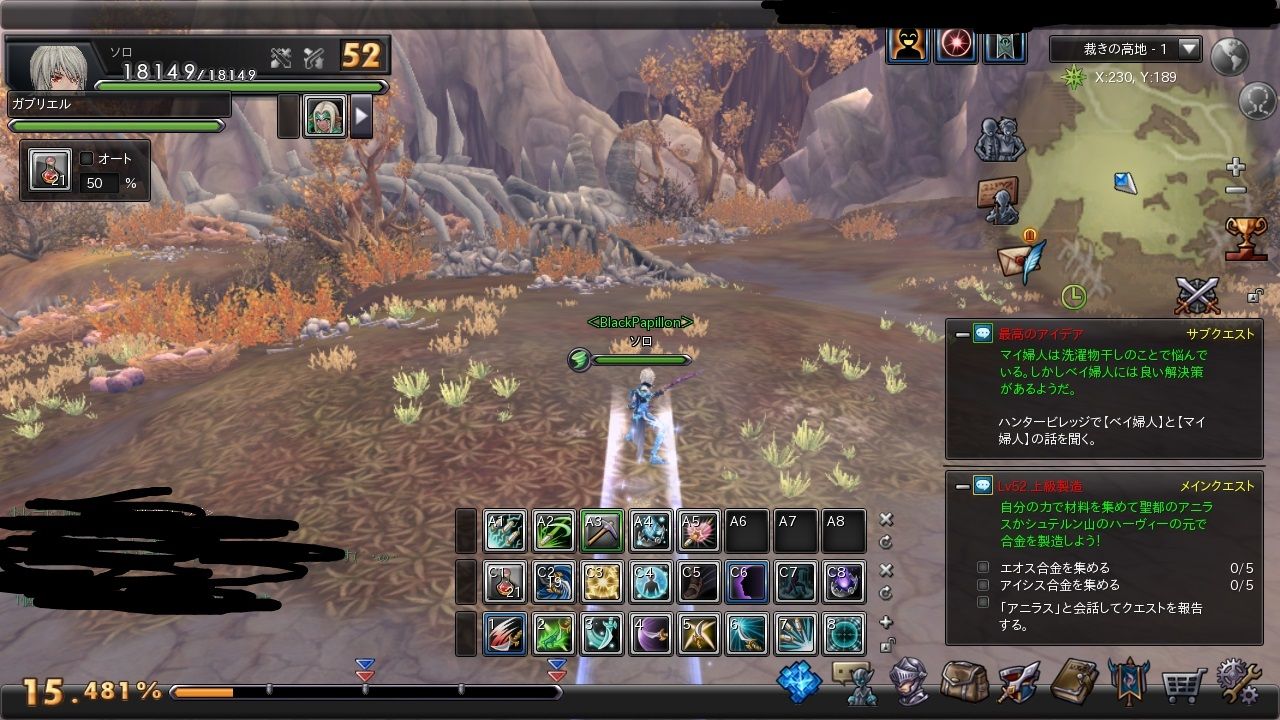Toggle the オート auto-potion checkbox
Viewport: 1280px width, 720px height.
click(x=87, y=158)
